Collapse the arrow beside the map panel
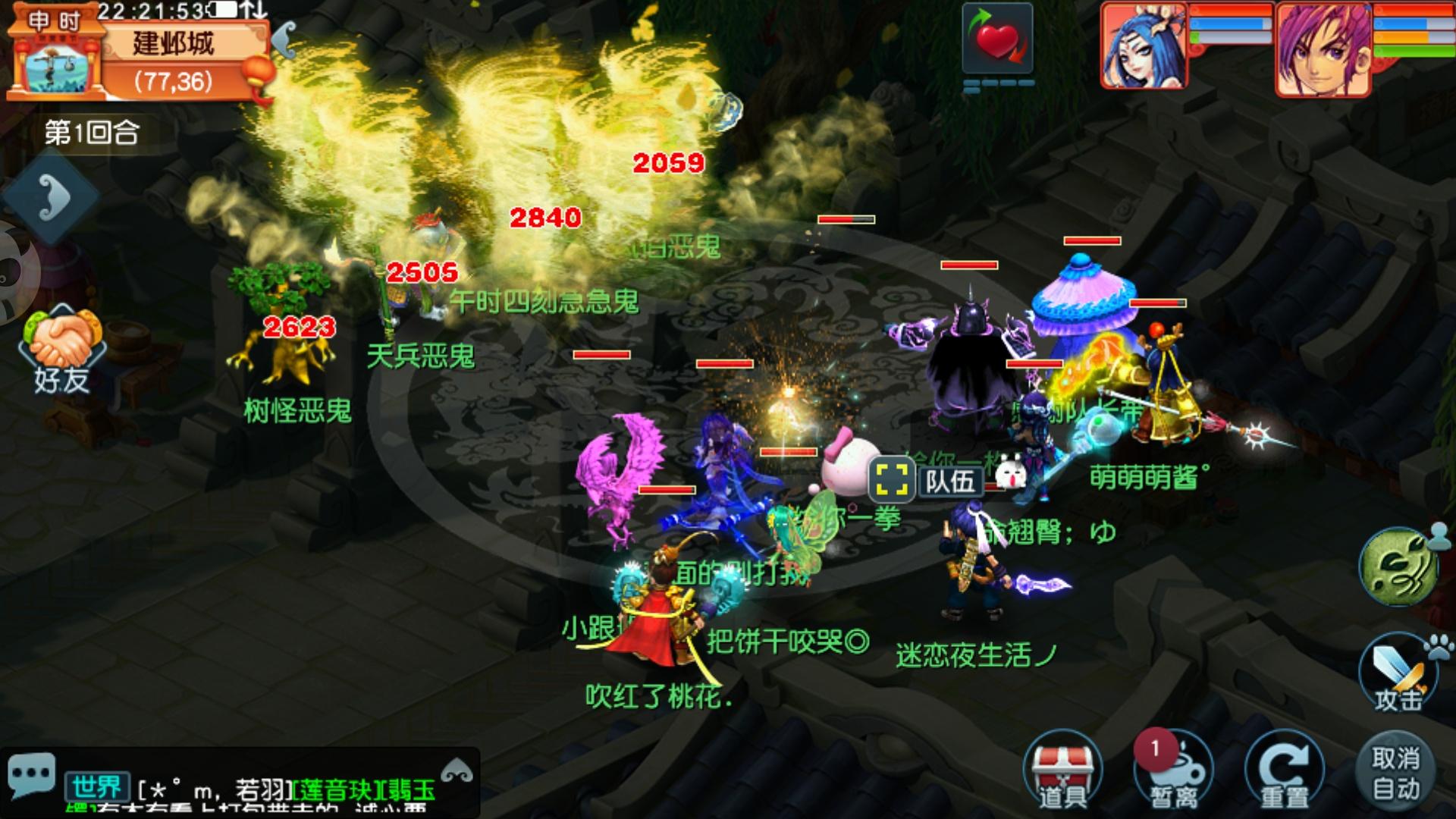The image size is (1456, 819). 284,39
